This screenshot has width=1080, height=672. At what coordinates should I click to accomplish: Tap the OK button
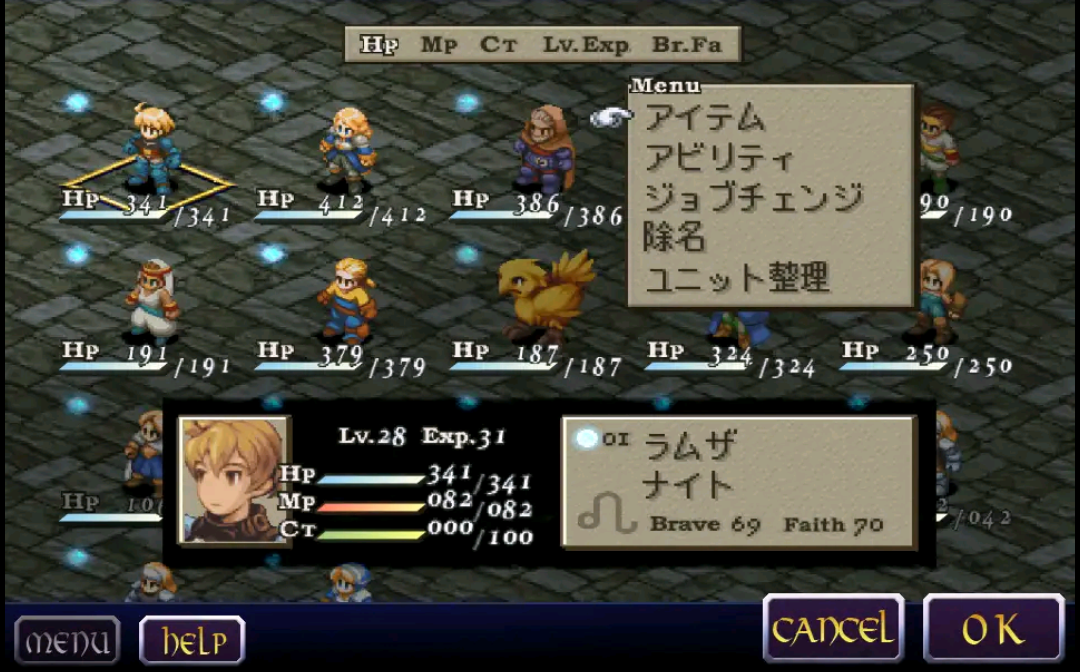993,629
